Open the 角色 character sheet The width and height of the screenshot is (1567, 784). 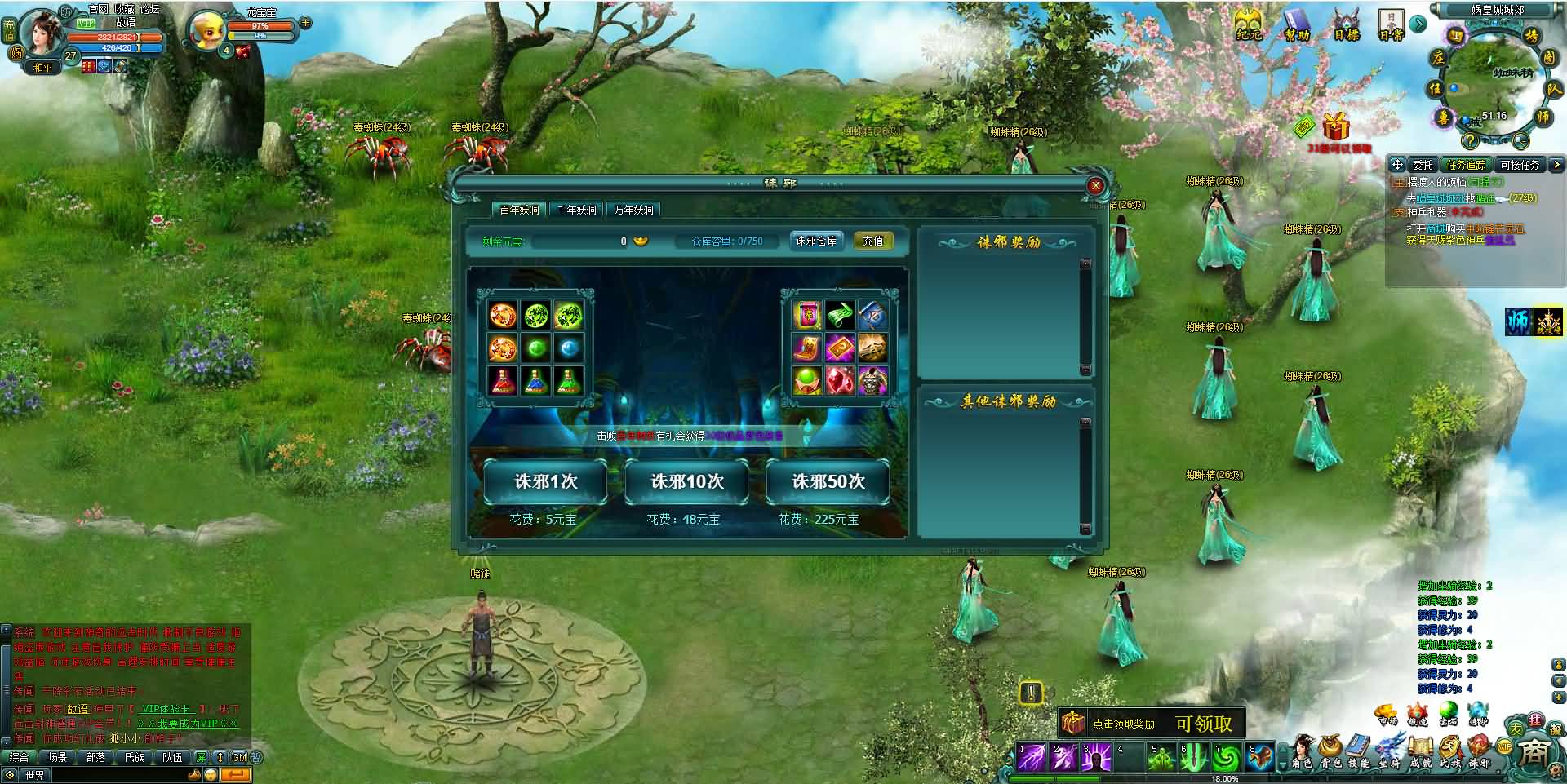point(1303,752)
